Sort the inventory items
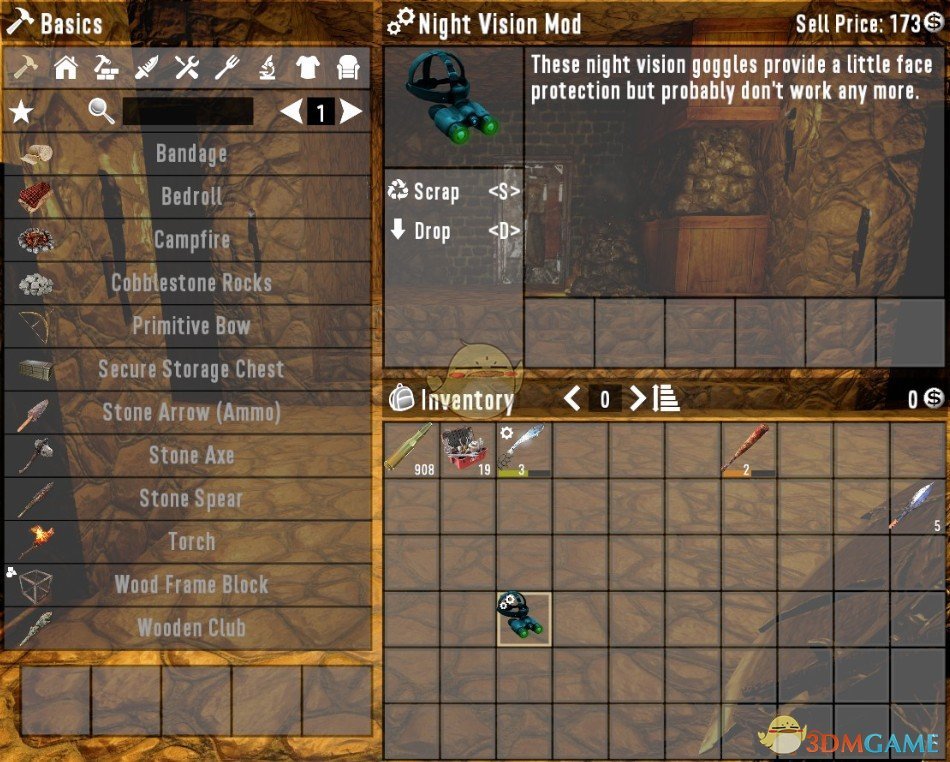Screen dimensions: 950x762 point(667,399)
